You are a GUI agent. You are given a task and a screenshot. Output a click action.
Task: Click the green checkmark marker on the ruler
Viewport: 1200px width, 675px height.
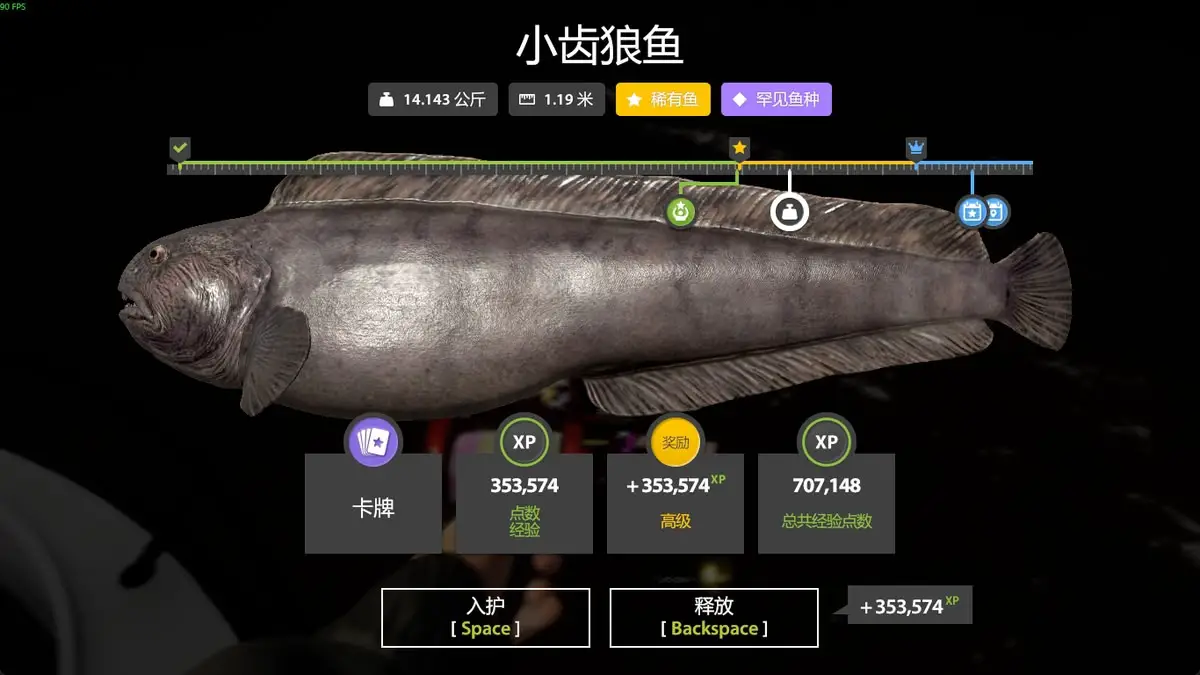click(180, 149)
